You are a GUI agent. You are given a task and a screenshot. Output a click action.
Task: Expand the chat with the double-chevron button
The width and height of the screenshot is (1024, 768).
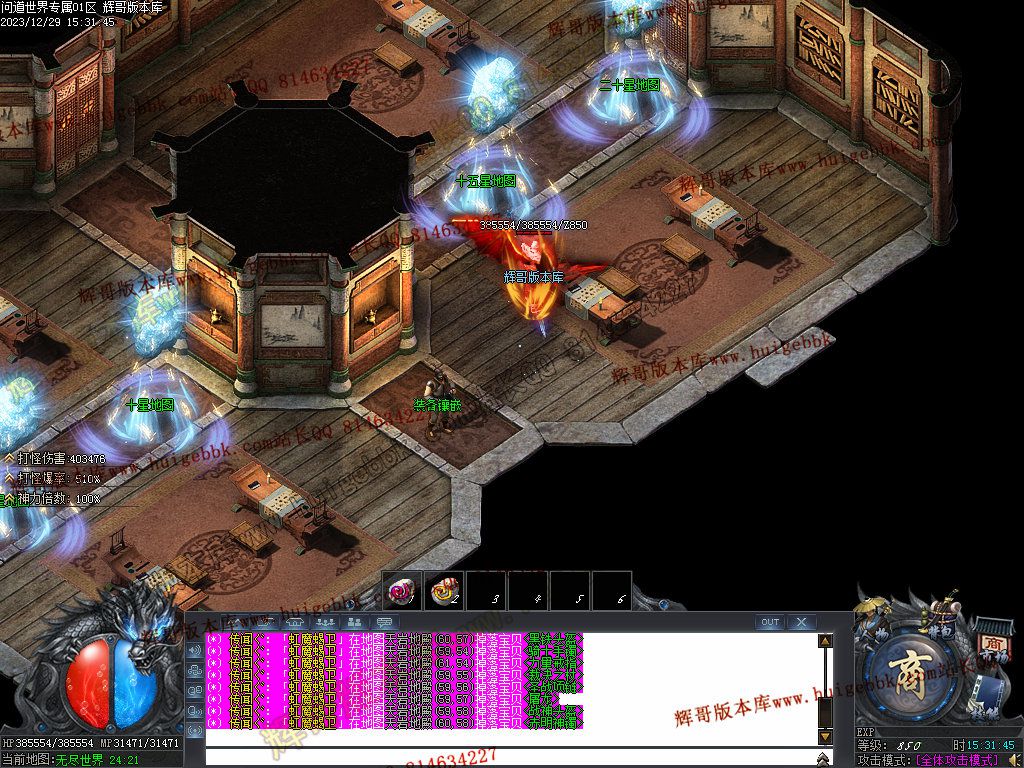click(824, 758)
